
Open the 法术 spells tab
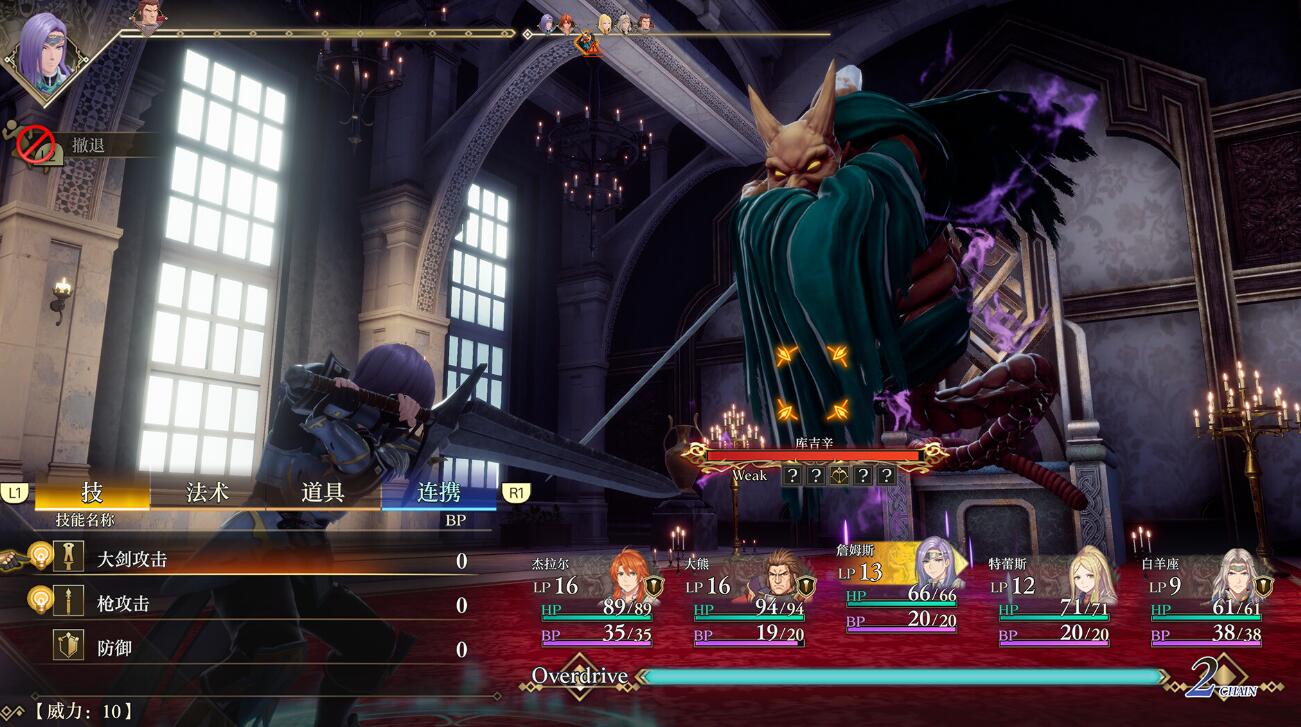(207, 492)
